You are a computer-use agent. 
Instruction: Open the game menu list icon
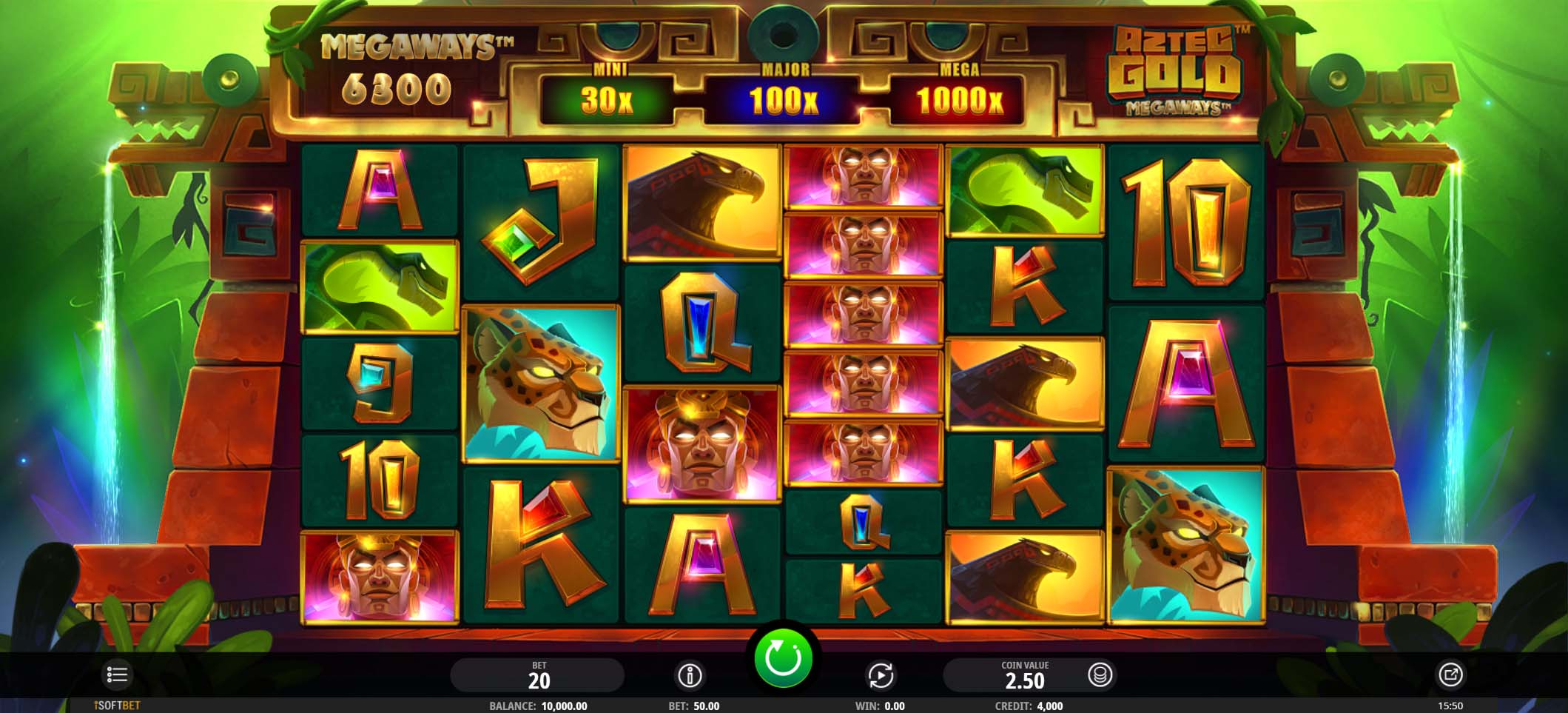click(x=117, y=674)
